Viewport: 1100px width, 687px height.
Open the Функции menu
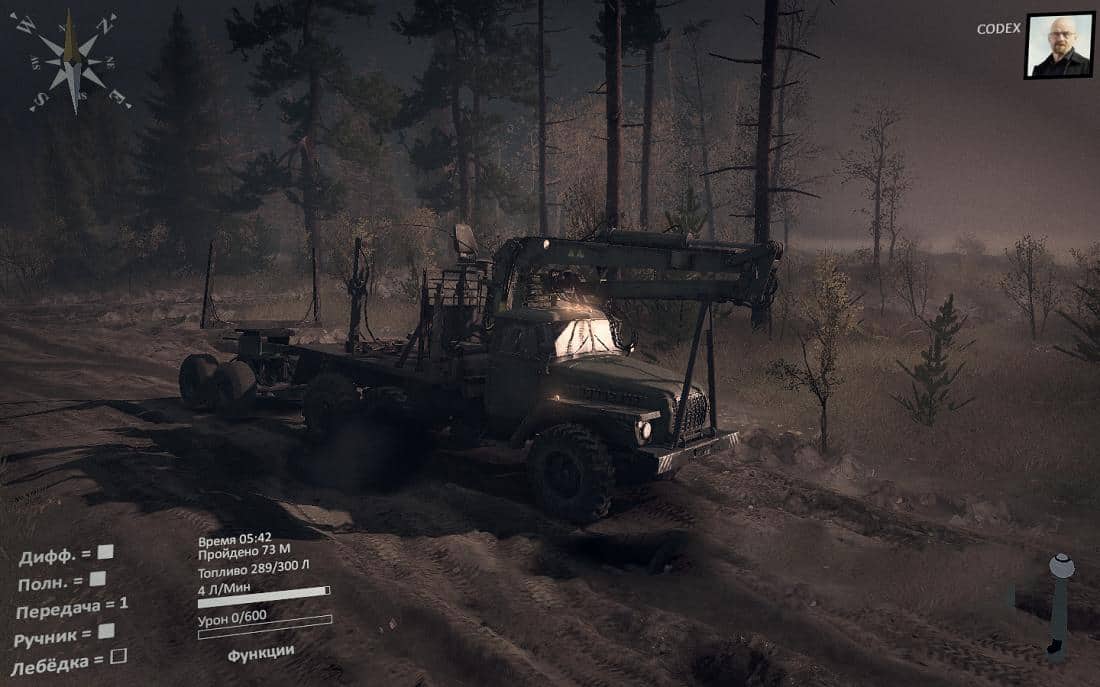coord(261,652)
